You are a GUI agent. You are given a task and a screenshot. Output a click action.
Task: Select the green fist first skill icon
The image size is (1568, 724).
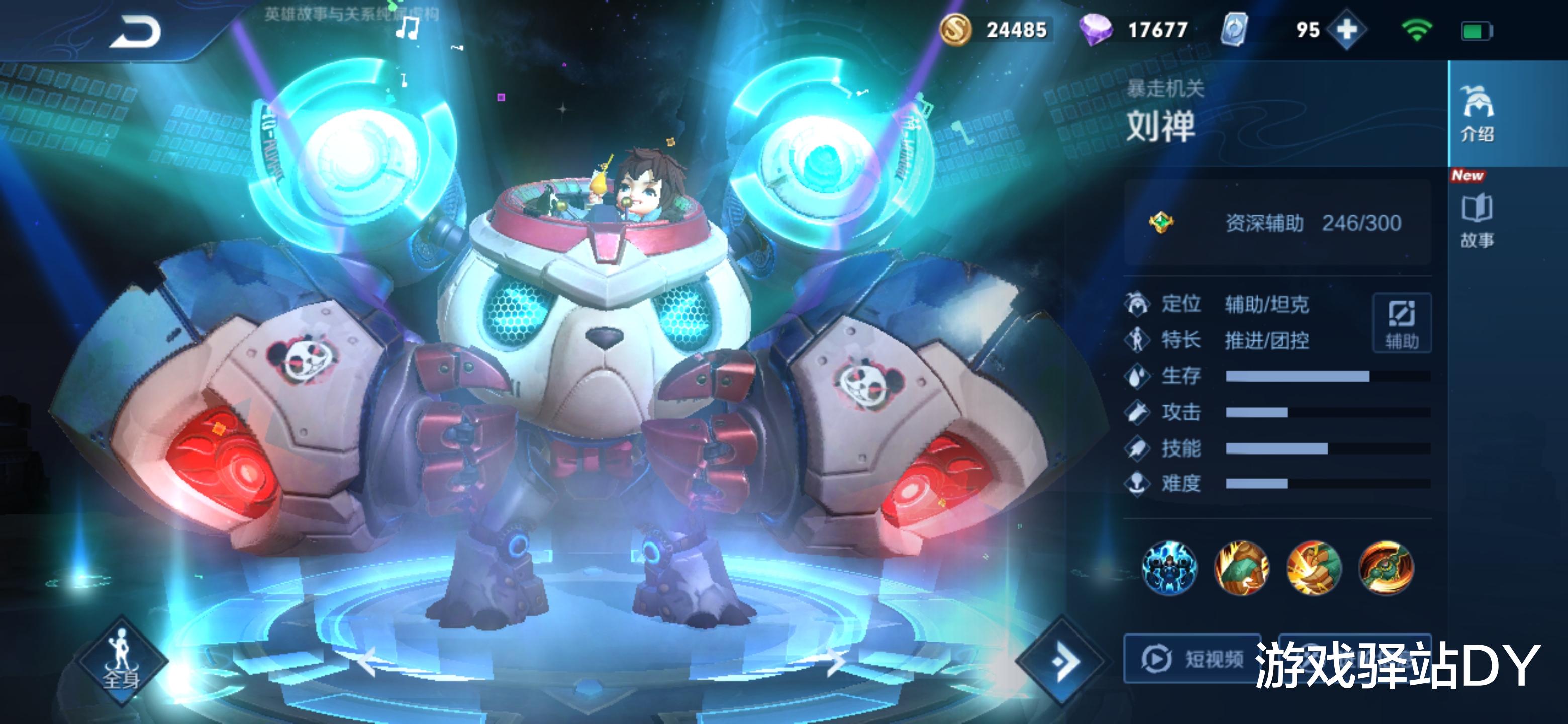(1241, 568)
